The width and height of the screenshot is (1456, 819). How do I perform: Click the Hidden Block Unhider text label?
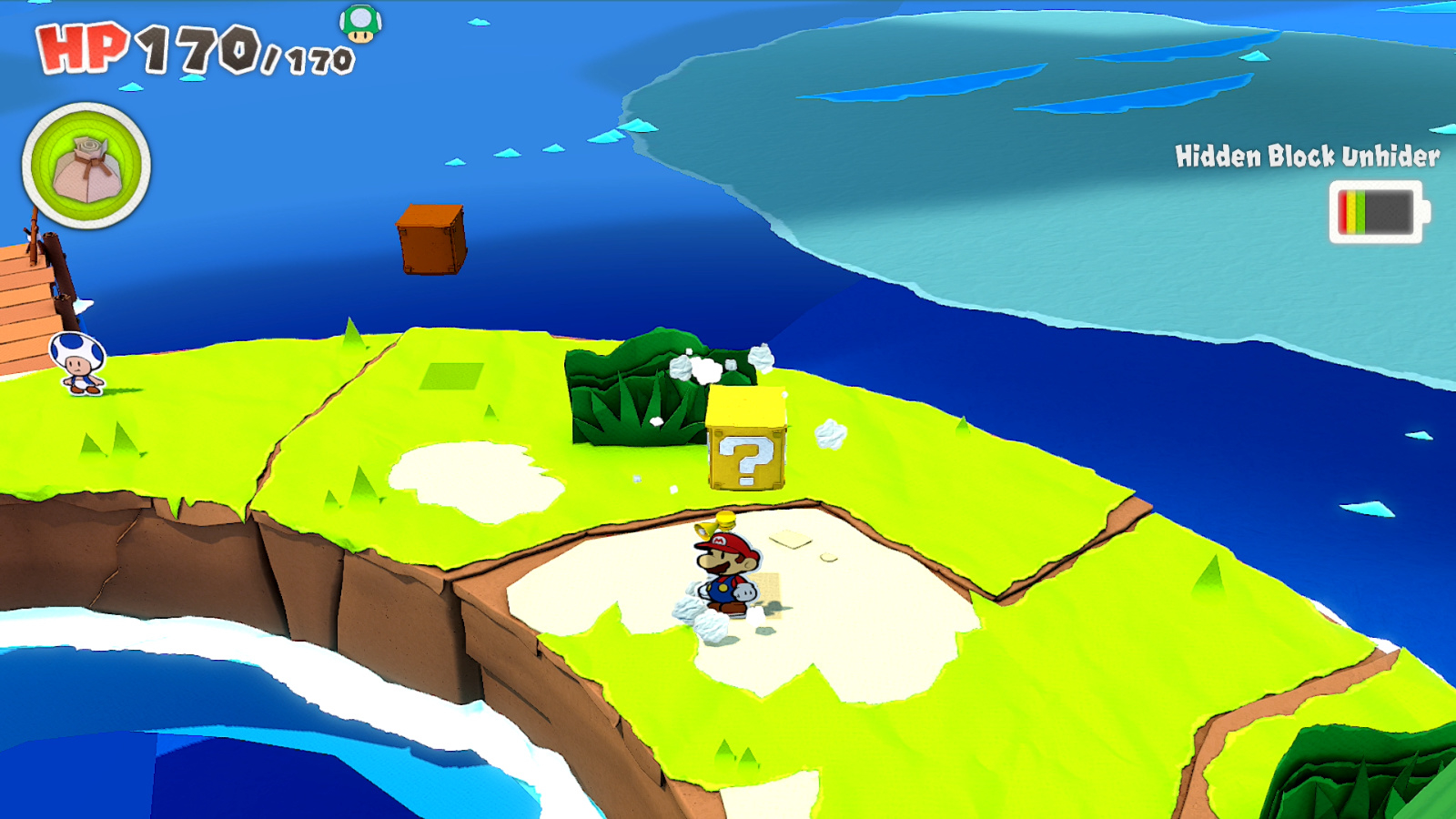pyautogui.click(x=1308, y=156)
